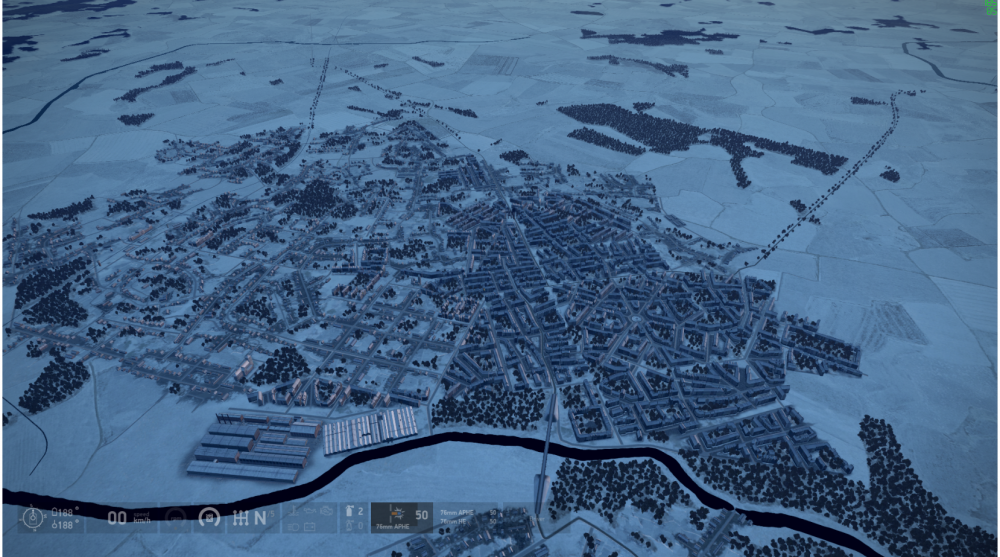Select the active 76mm APHE shell slot
The width and height of the screenshot is (1000, 557).
click(x=402, y=517)
